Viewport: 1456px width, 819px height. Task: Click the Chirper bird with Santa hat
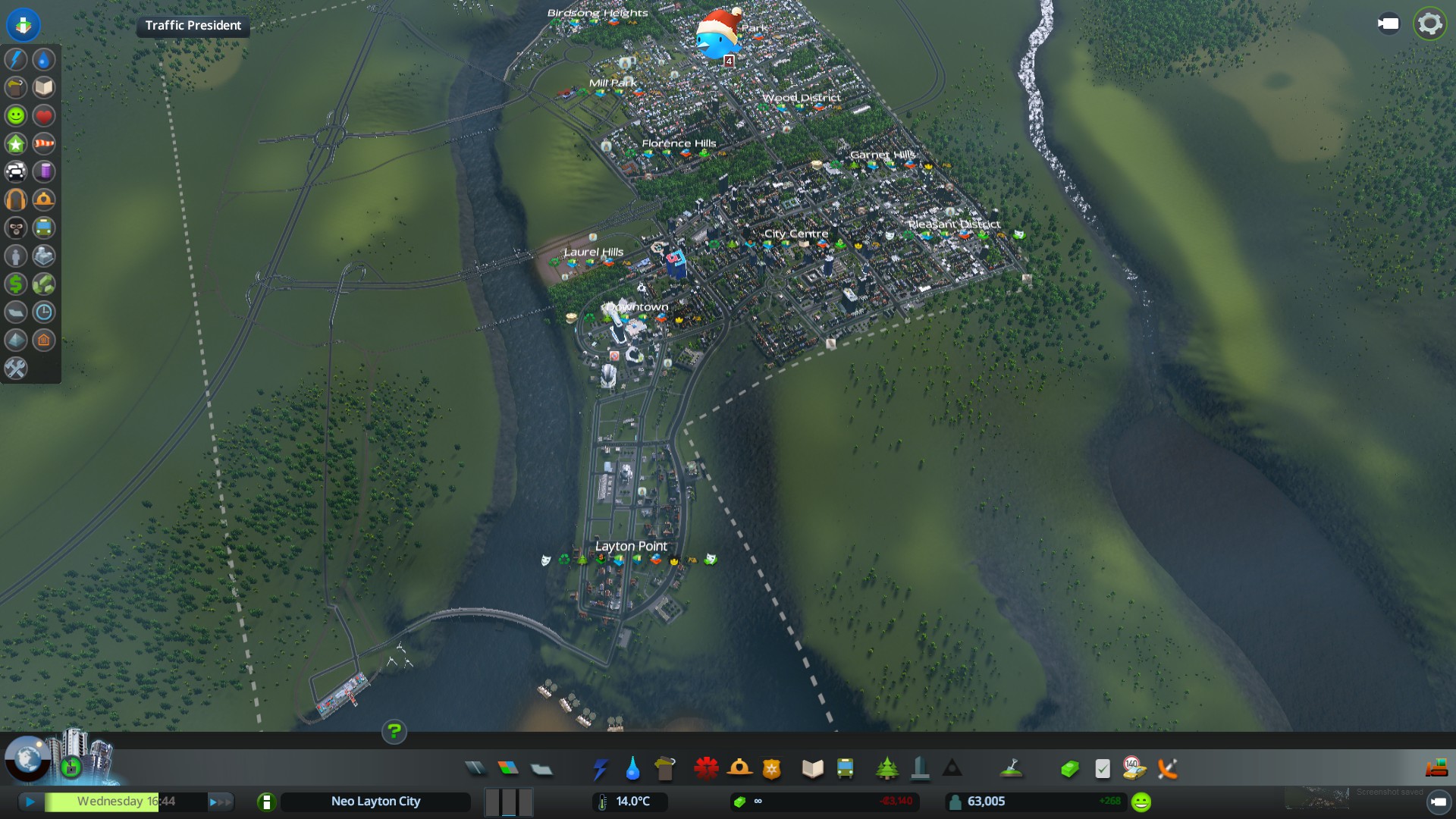click(717, 36)
